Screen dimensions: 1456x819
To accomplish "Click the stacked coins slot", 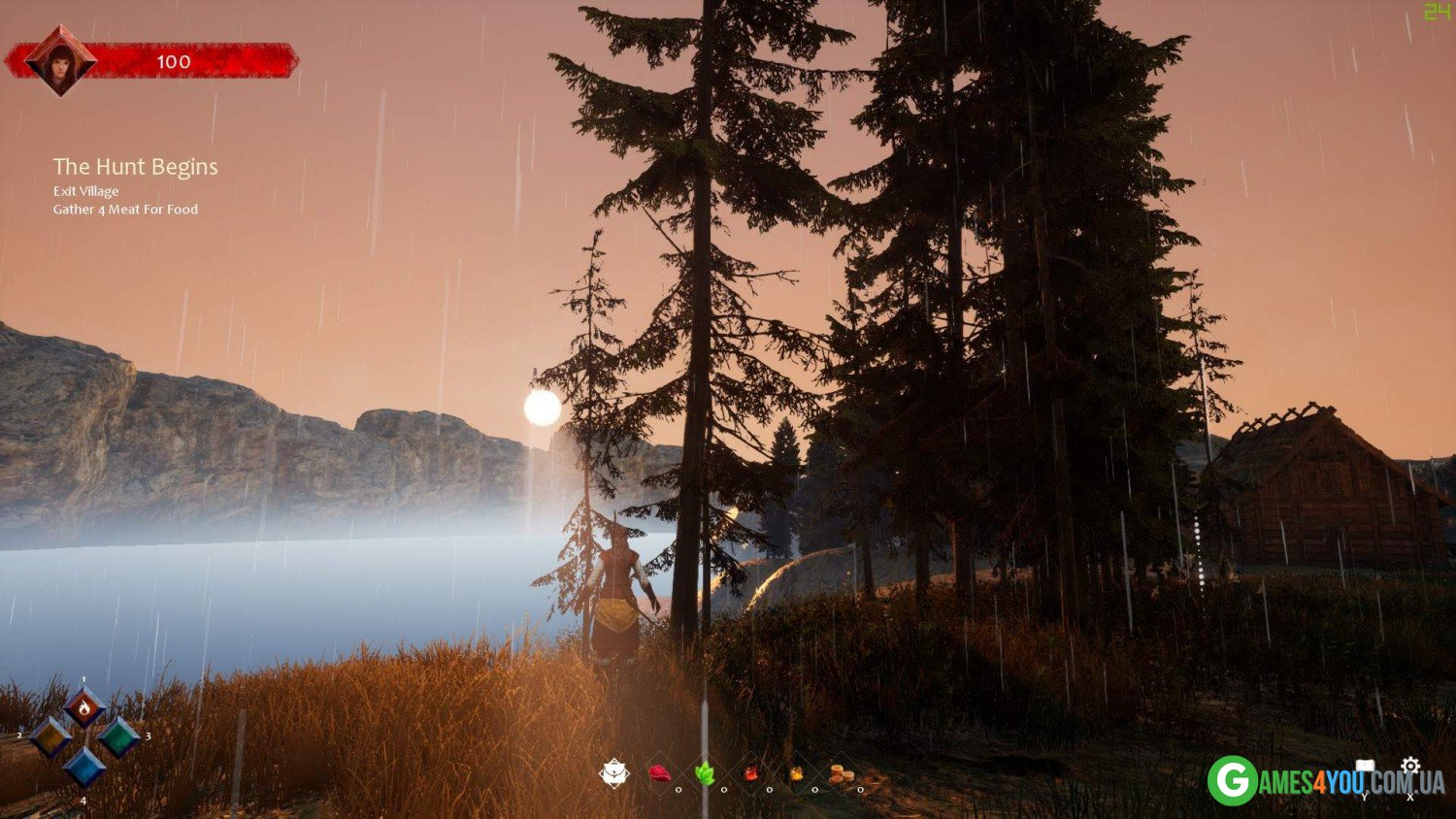I will point(842,773).
